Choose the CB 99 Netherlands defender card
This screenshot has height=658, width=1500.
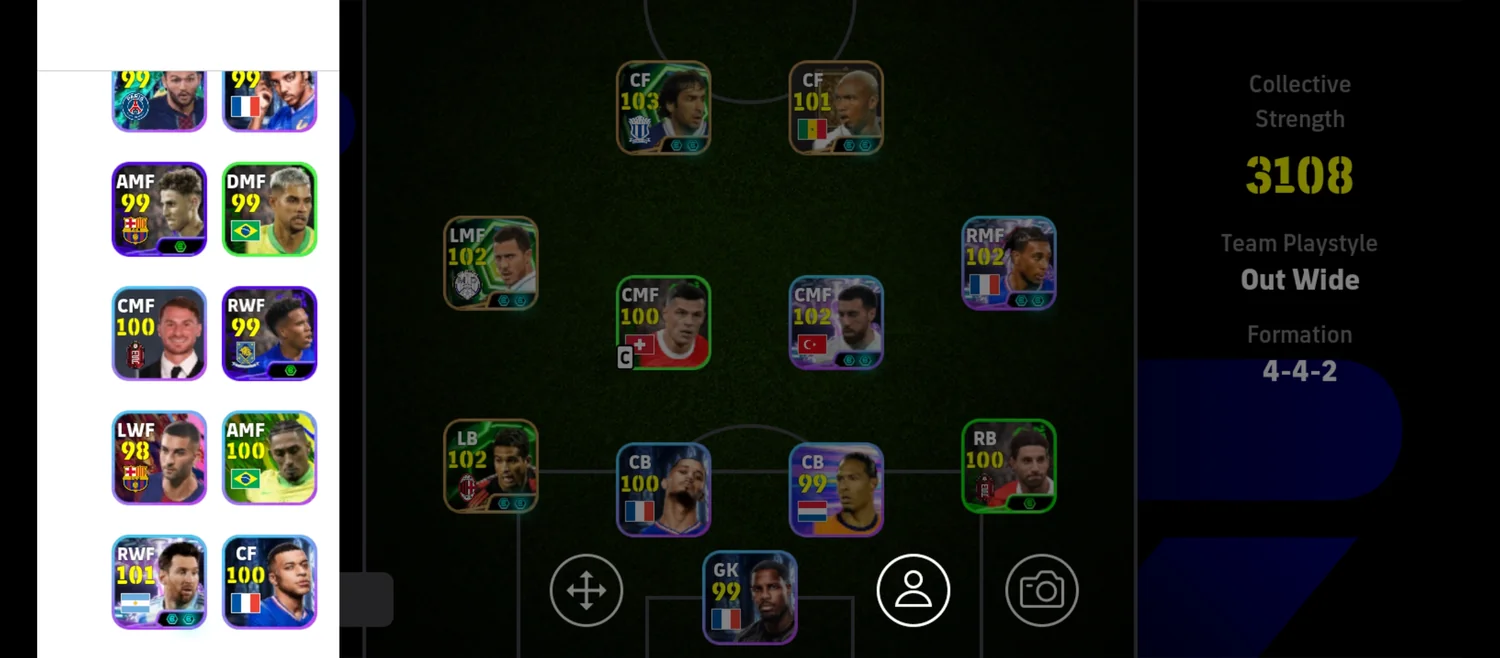(836, 490)
